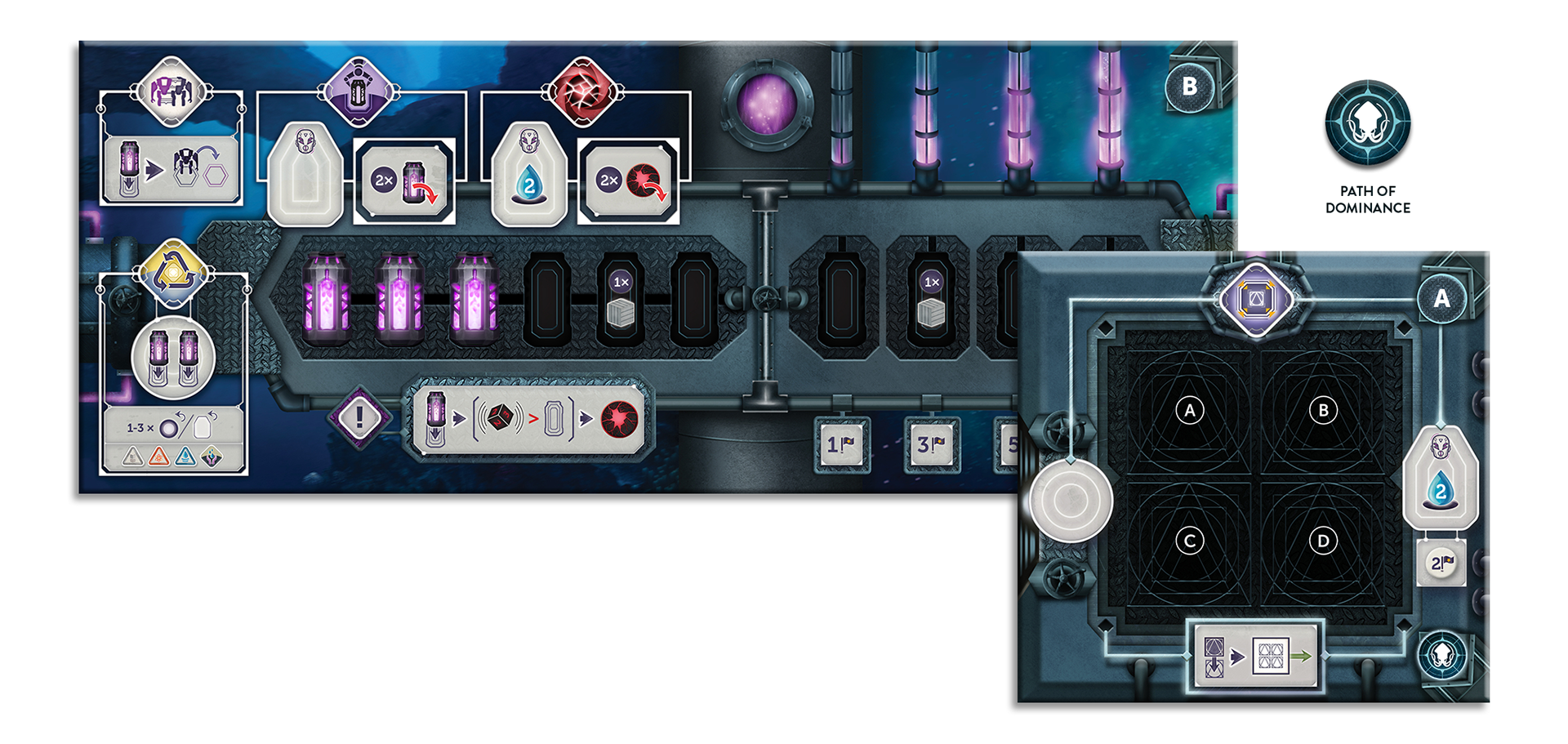
Task: Click the purple glowing porthole window
Action: 766,106
